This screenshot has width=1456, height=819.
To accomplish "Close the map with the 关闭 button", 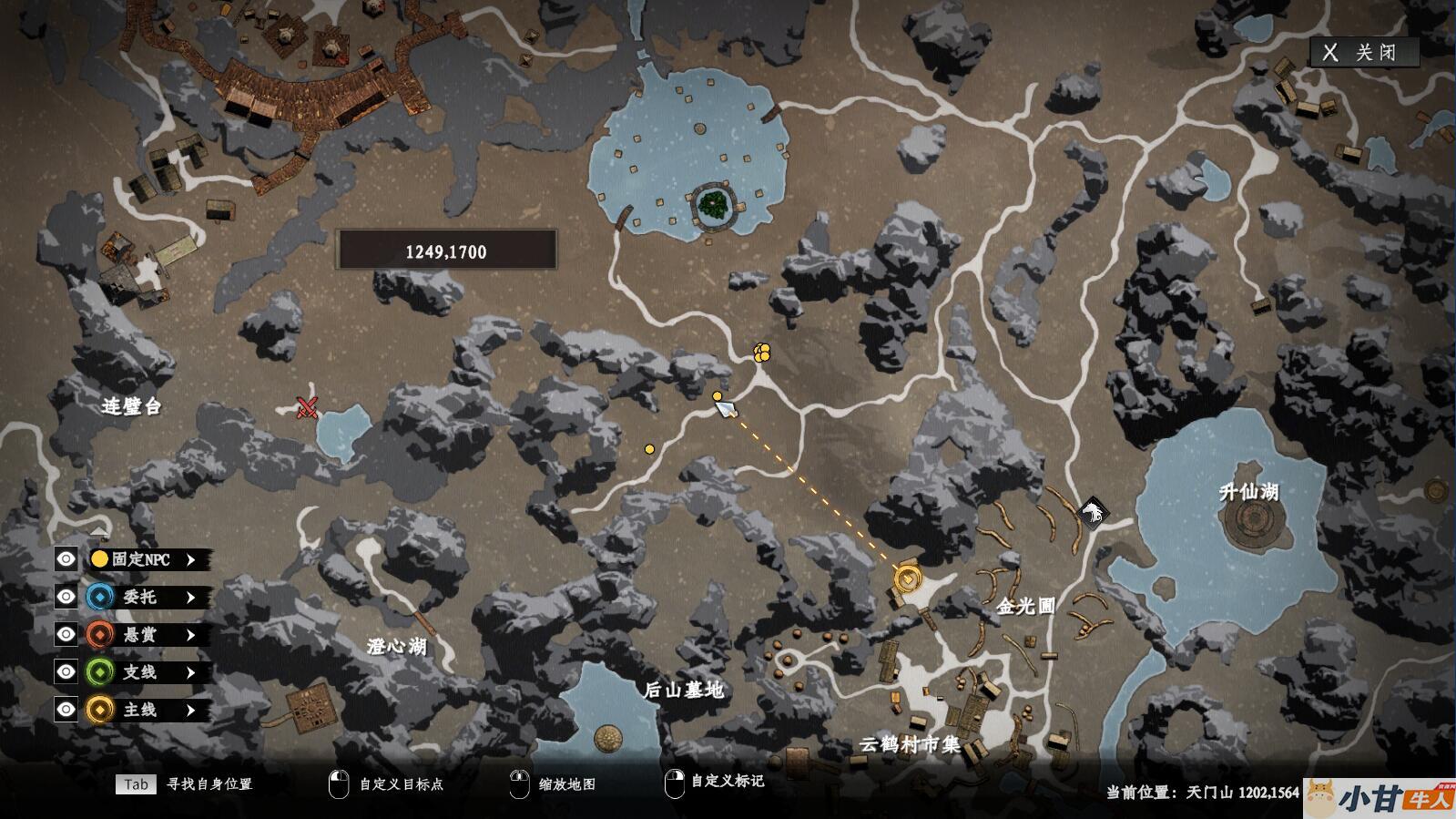I will [1363, 52].
